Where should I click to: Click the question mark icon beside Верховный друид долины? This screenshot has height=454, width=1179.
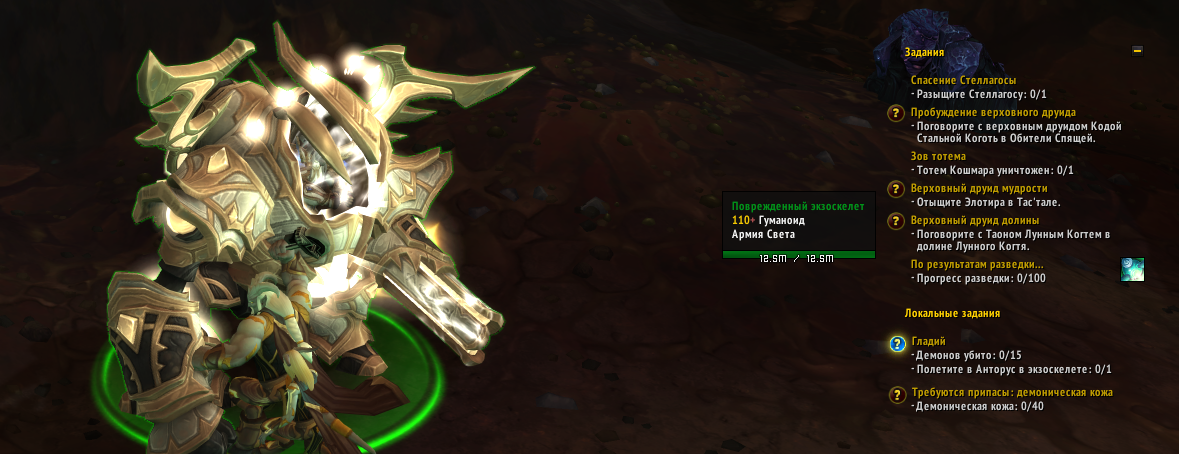pyautogui.click(x=897, y=221)
